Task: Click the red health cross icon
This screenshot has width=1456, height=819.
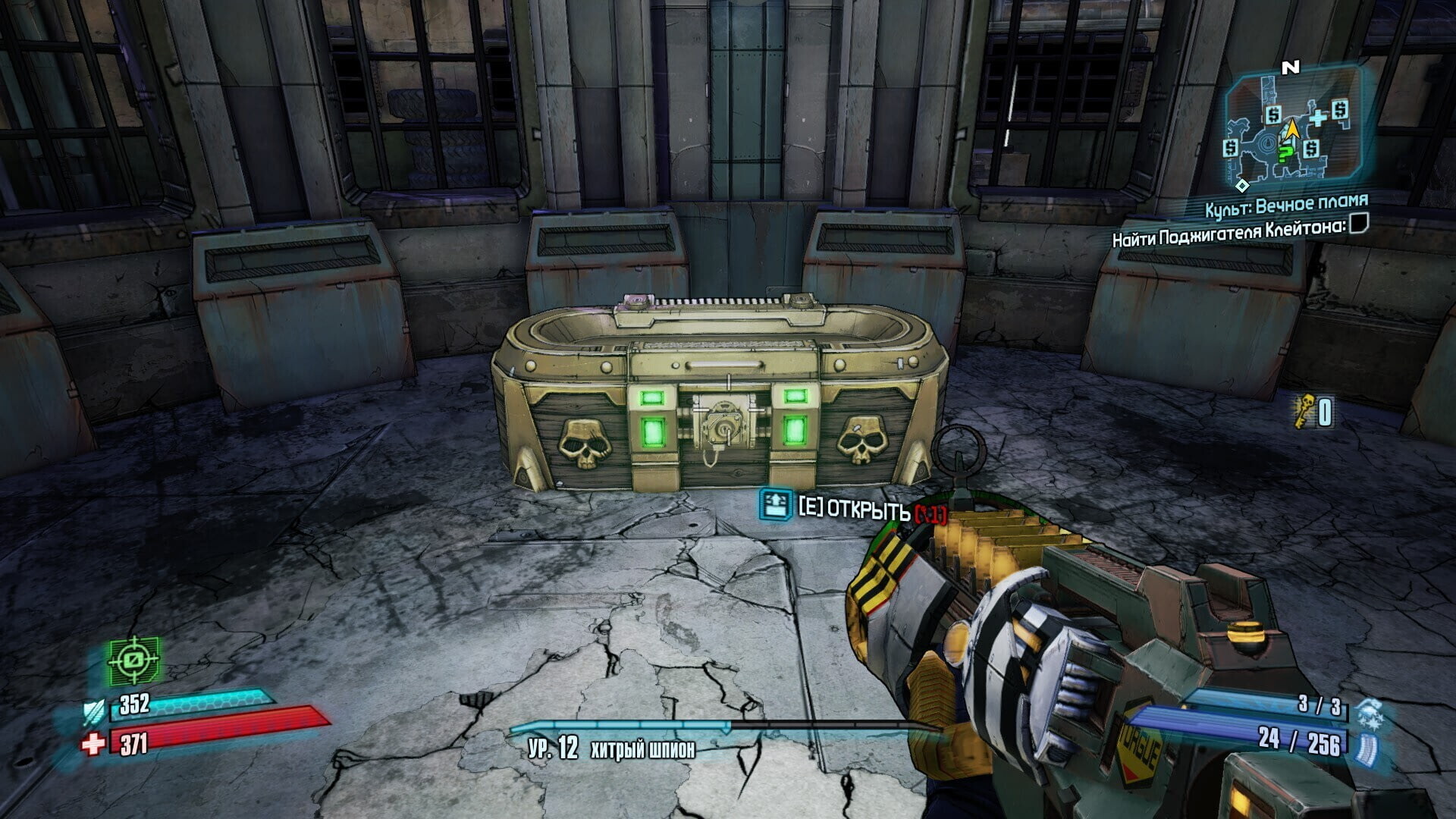Action: coord(93,744)
